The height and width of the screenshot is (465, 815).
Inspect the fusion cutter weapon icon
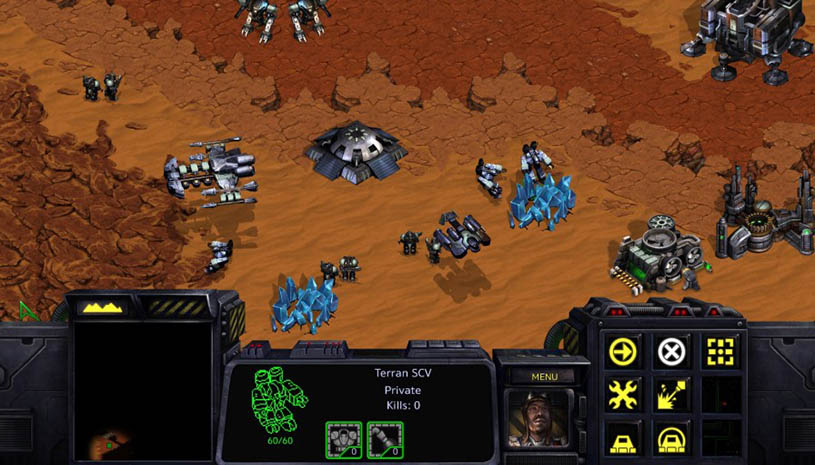tap(385, 438)
